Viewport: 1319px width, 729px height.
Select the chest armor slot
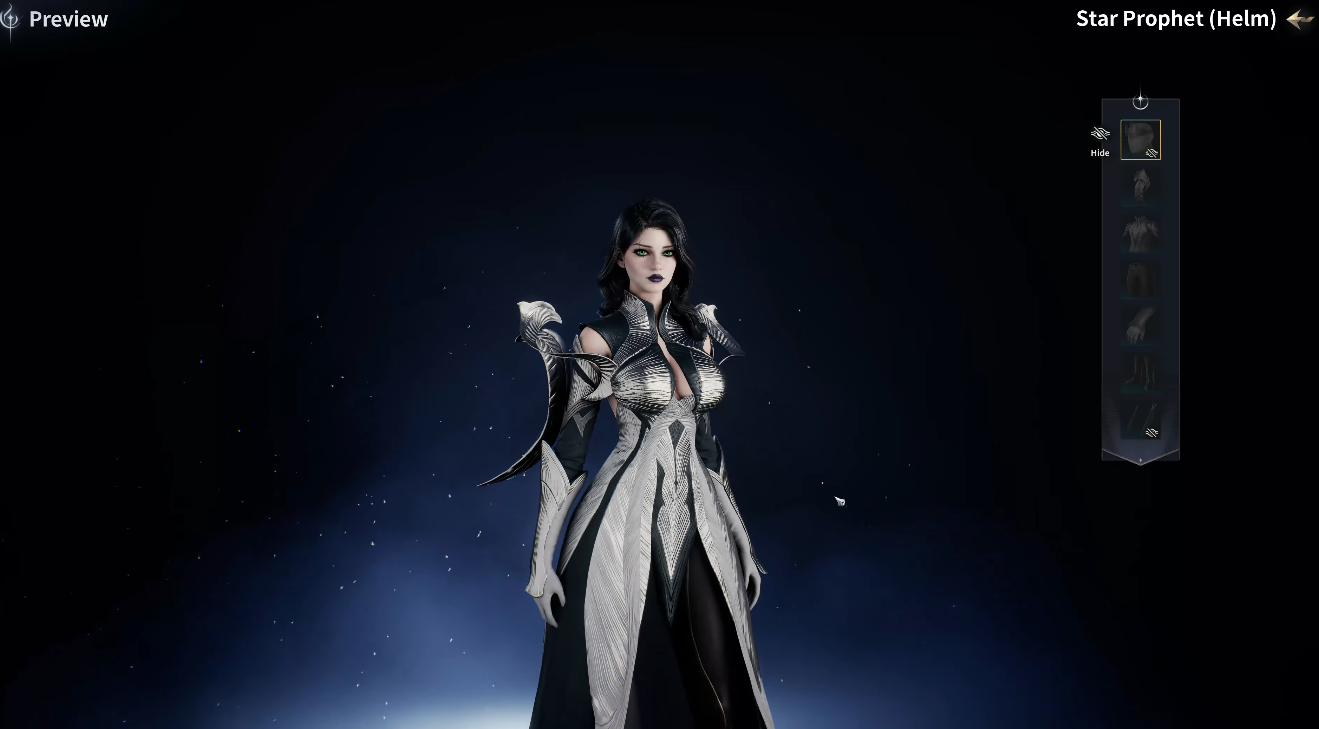click(1140, 232)
